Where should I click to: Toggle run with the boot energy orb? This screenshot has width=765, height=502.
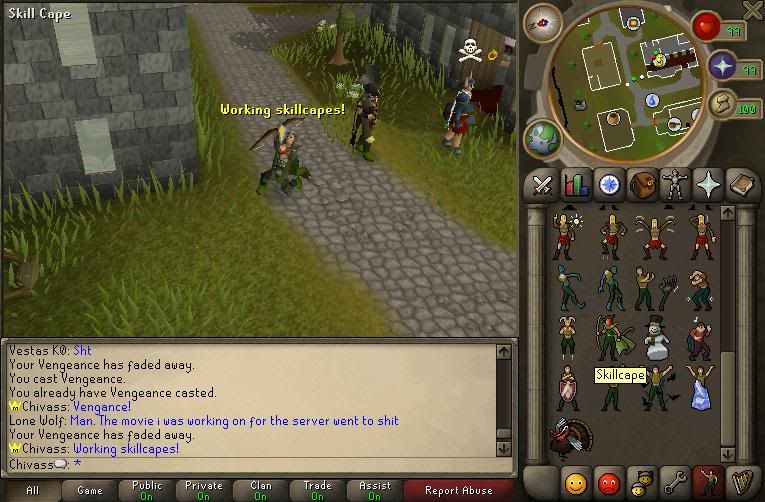(x=722, y=104)
